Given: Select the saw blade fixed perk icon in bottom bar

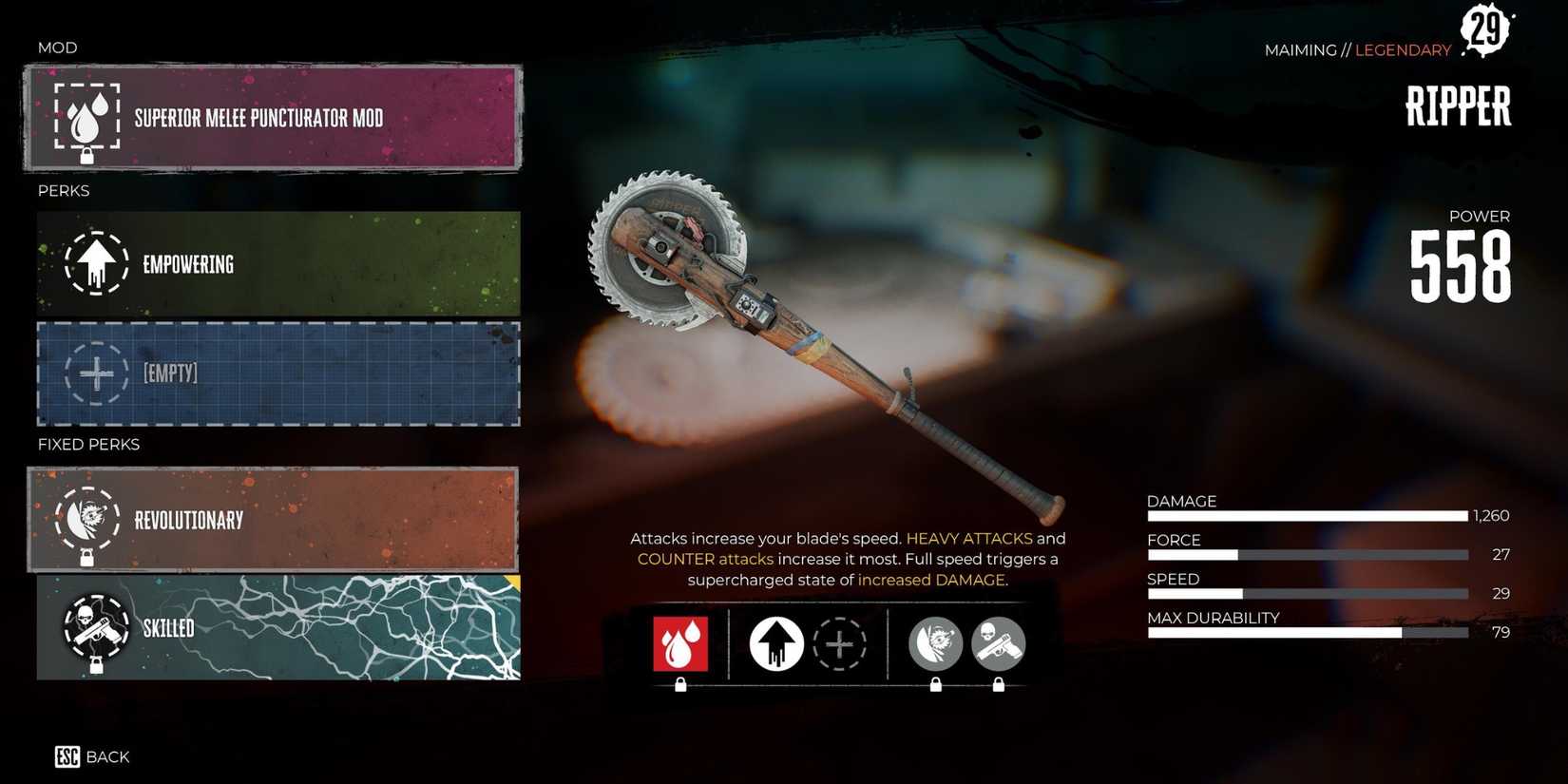Looking at the screenshot, I should coord(936,643).
